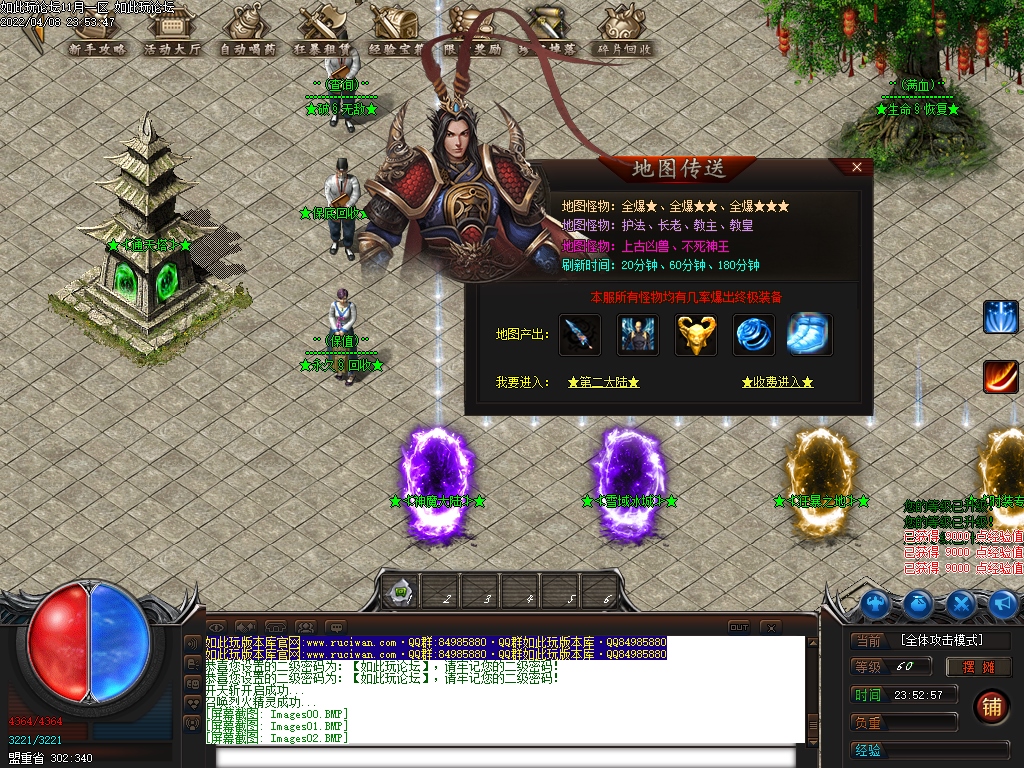Activate the flame slash skill icon
Screen dimensions: 1024x768
point(1000,377)
